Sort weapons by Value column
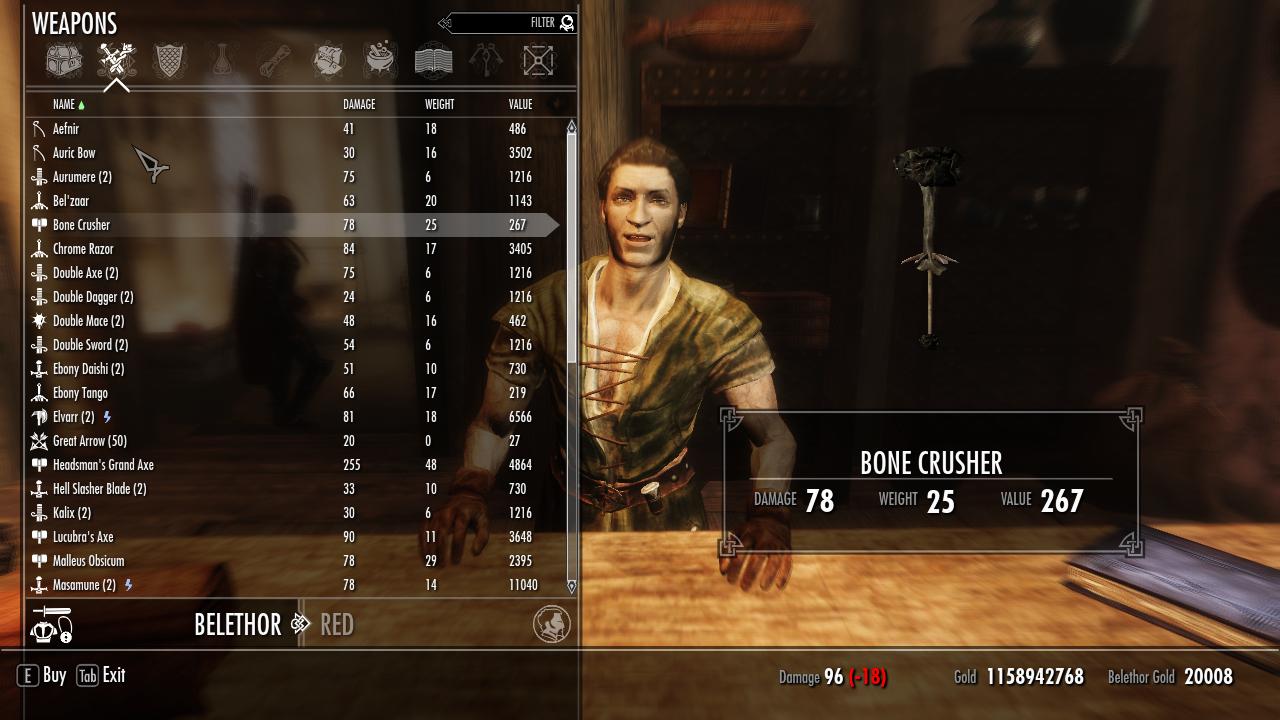This screenshot has height=720, width=1280. (x=520, y=104)
